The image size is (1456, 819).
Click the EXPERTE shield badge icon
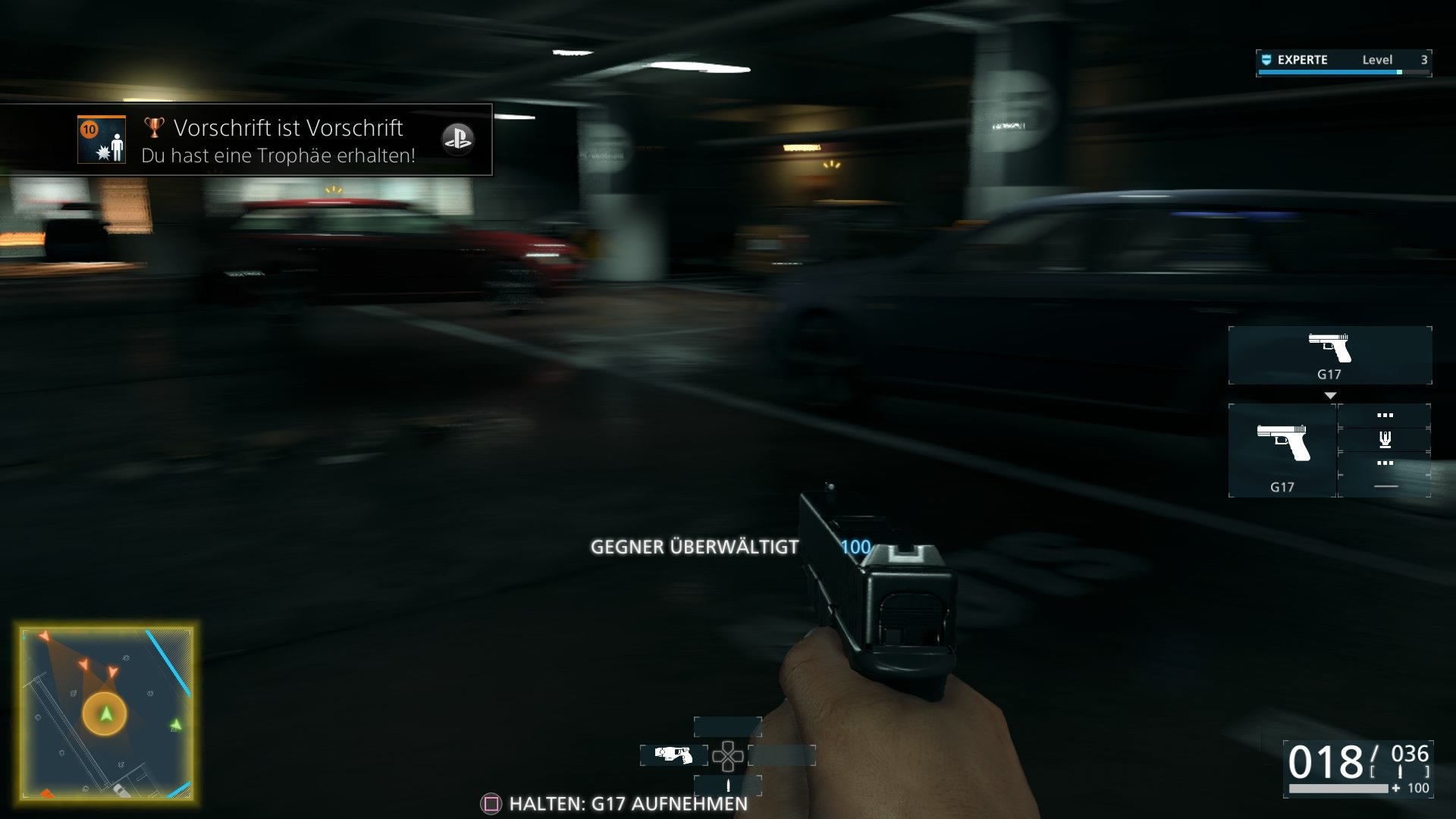1265,60
